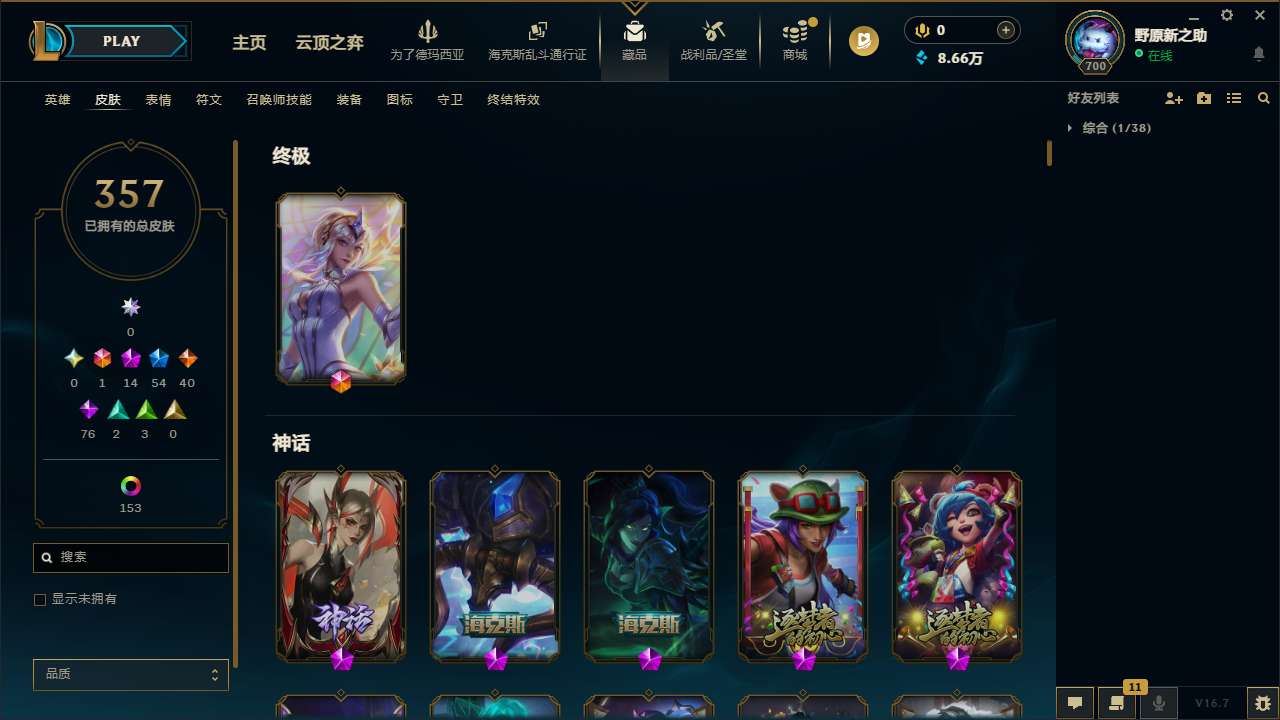
Task: Click the messages icon with 11 badge
Action: click(x=1117, y=703)
